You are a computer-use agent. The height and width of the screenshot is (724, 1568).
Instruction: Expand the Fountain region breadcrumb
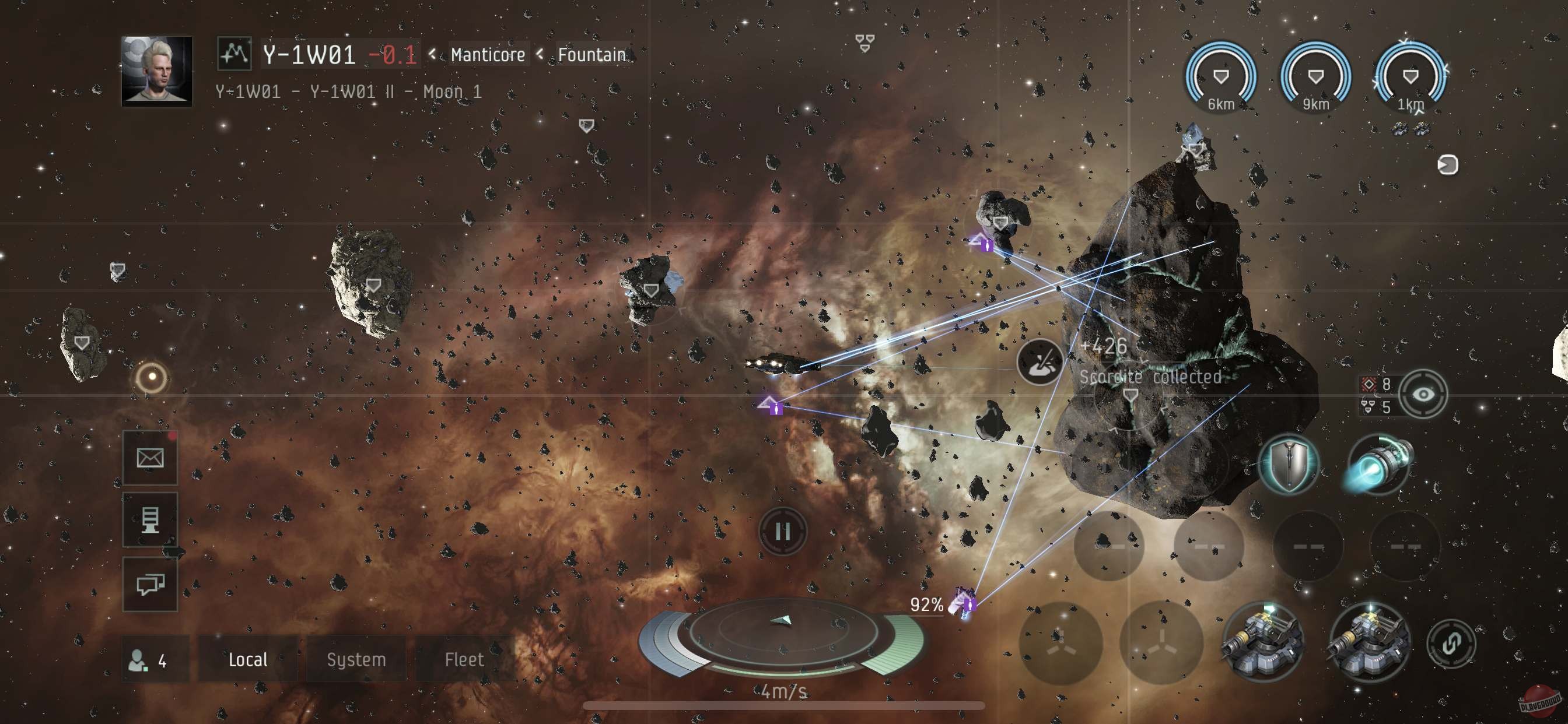[591, 54]
